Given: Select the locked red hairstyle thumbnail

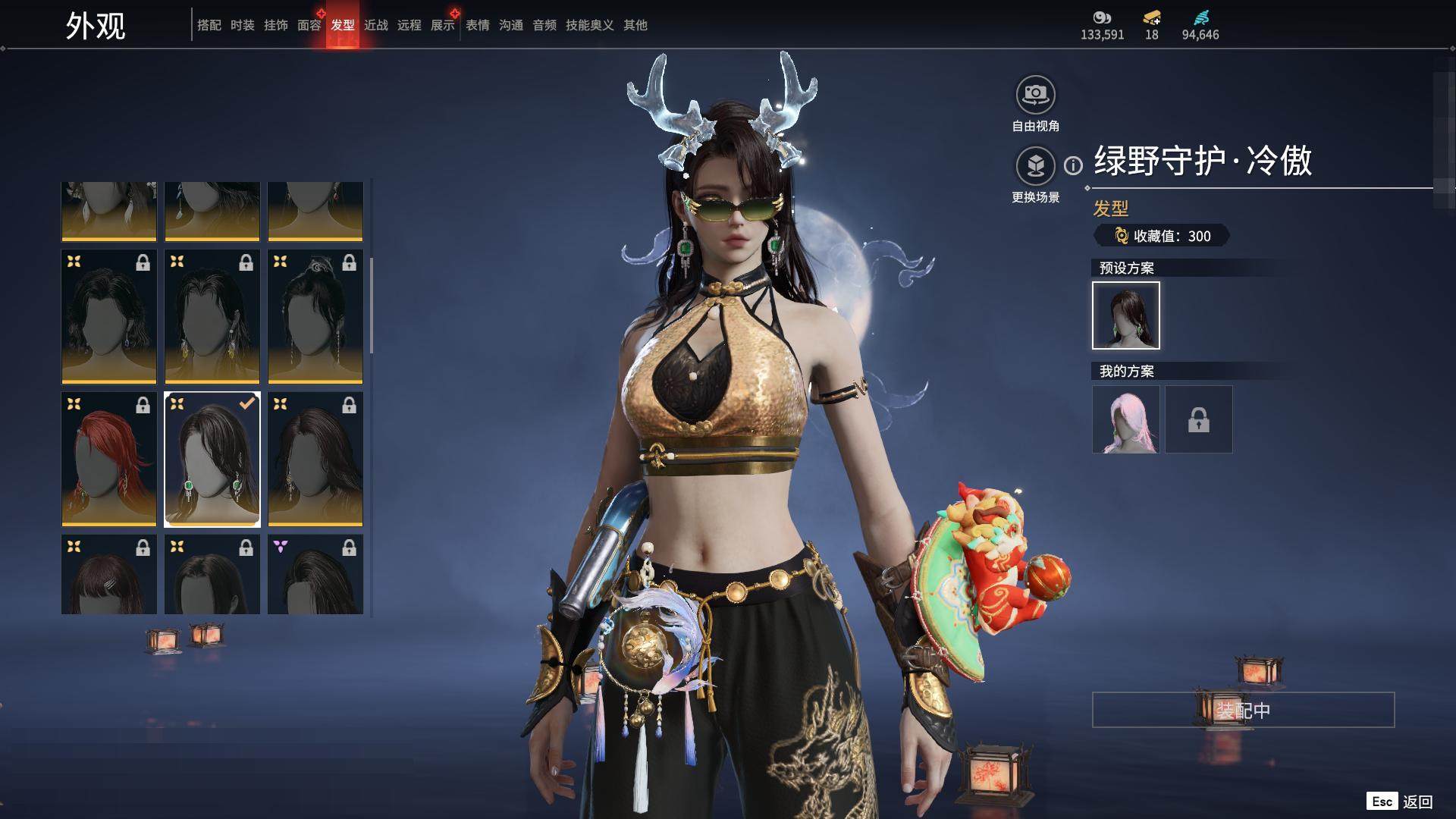Looking at the screenshot, I should click(x=109, y=459).
